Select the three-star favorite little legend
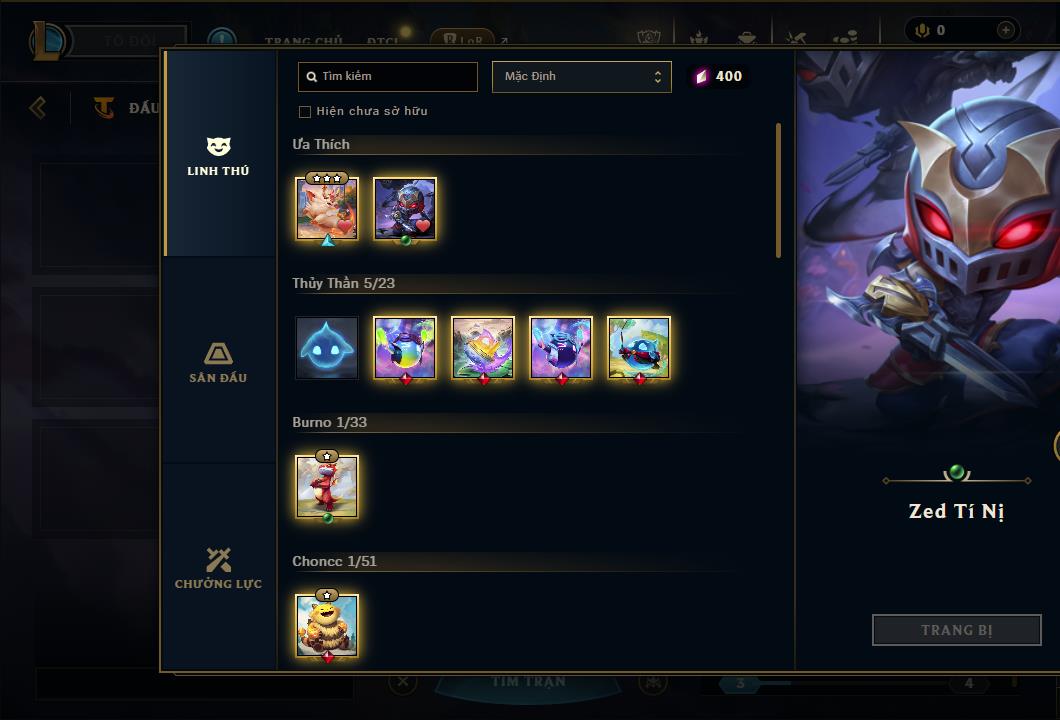 [327, 208]
